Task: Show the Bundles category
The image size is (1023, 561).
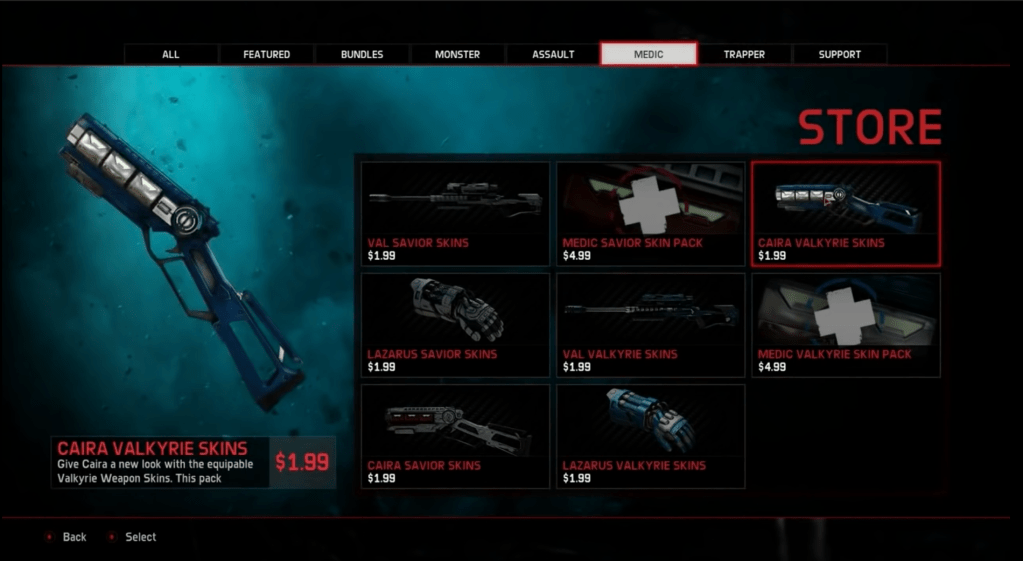Action: 362,54
